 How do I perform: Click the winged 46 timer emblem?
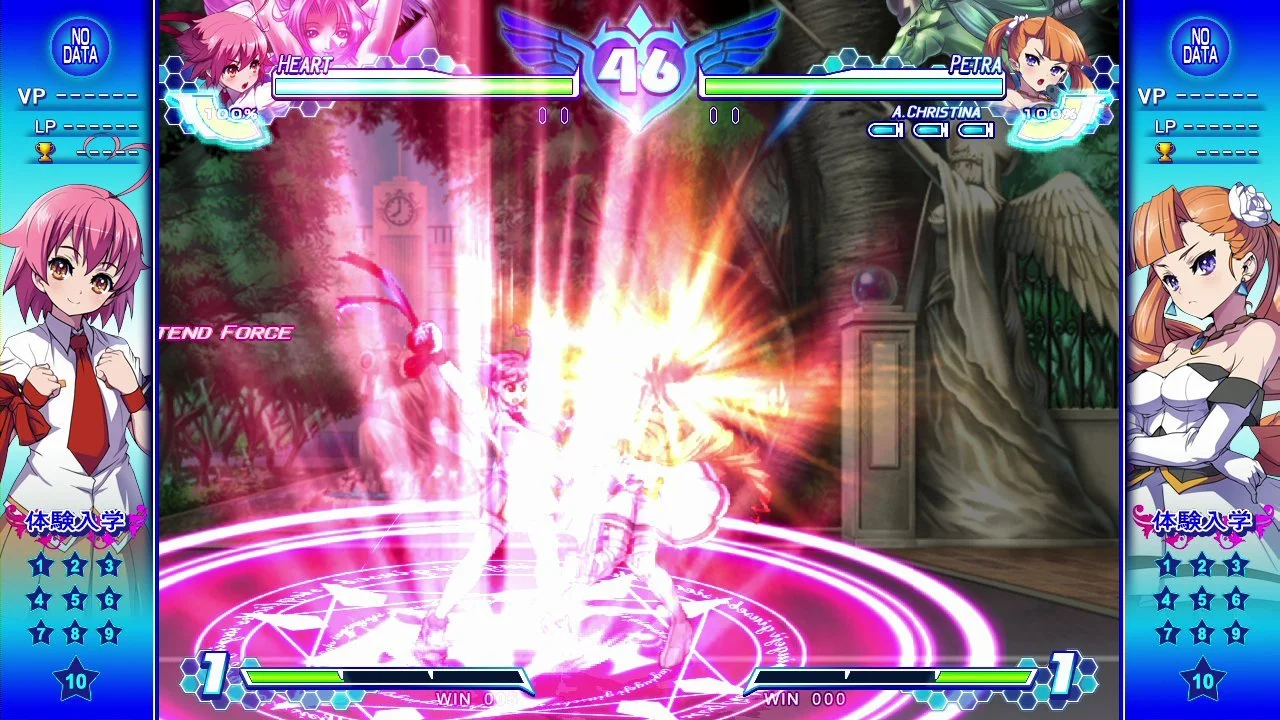pos(640,65)
